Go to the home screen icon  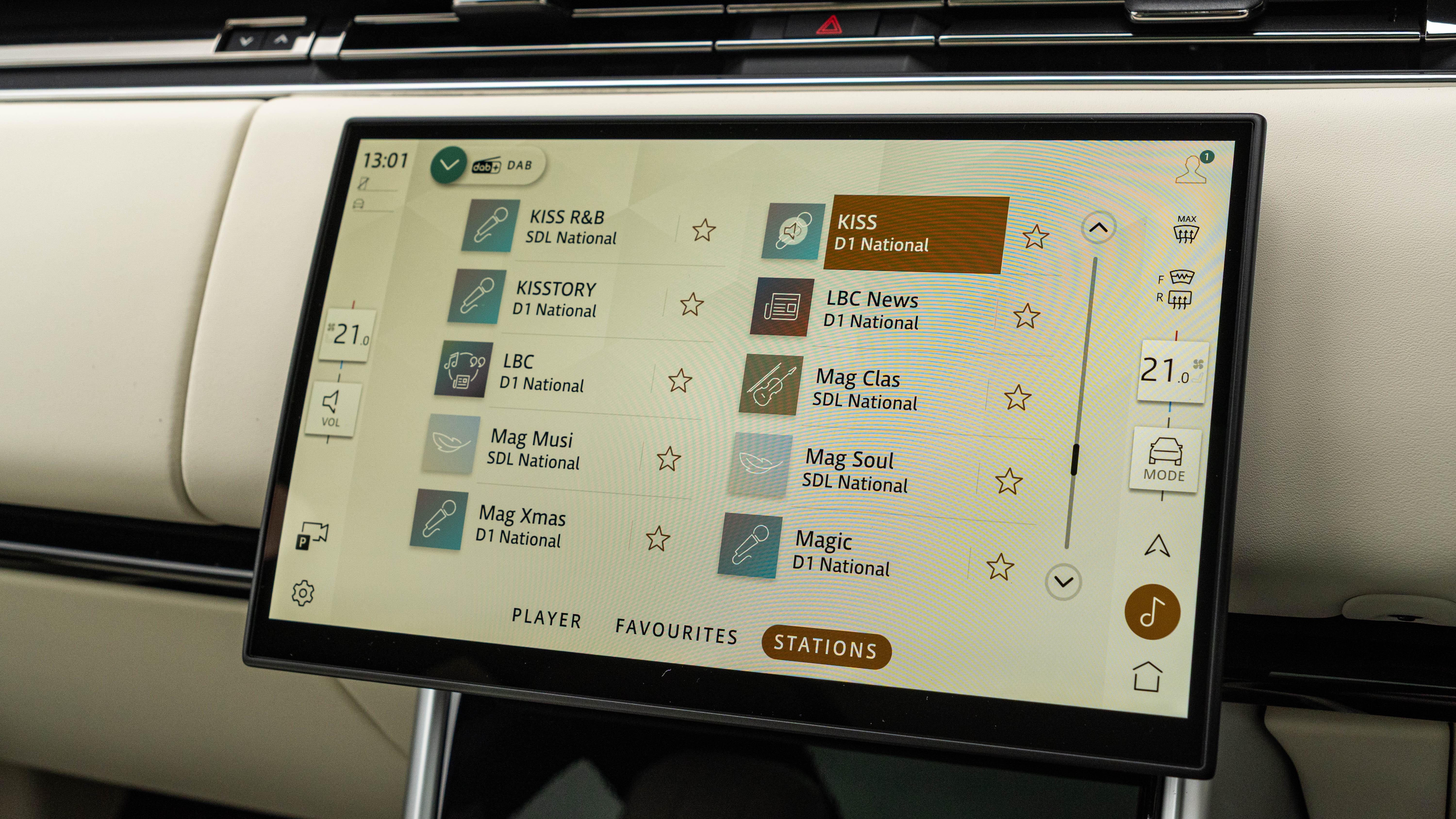tap(1147, 677)
